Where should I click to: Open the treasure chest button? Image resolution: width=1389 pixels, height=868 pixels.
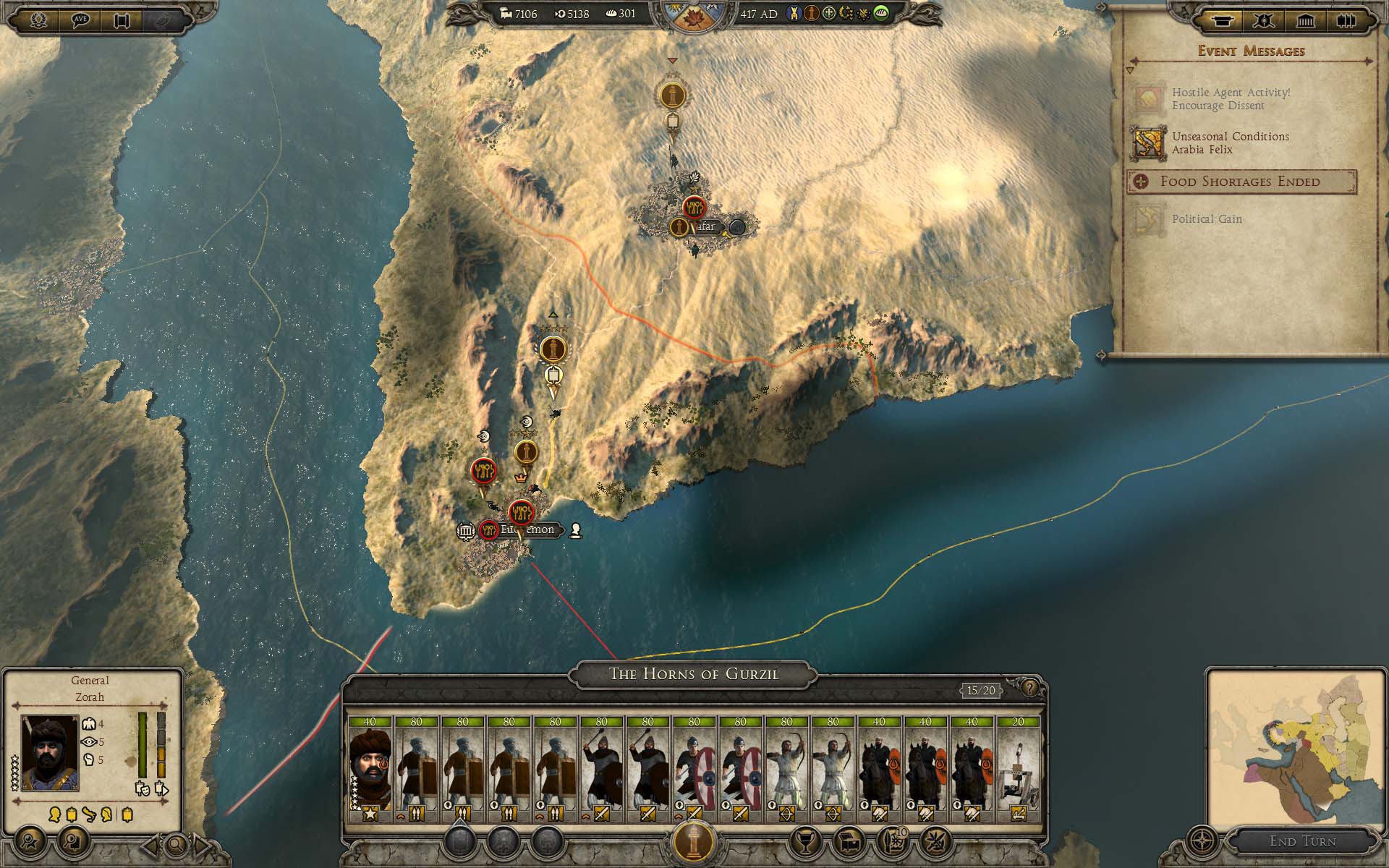click(849, 841)
